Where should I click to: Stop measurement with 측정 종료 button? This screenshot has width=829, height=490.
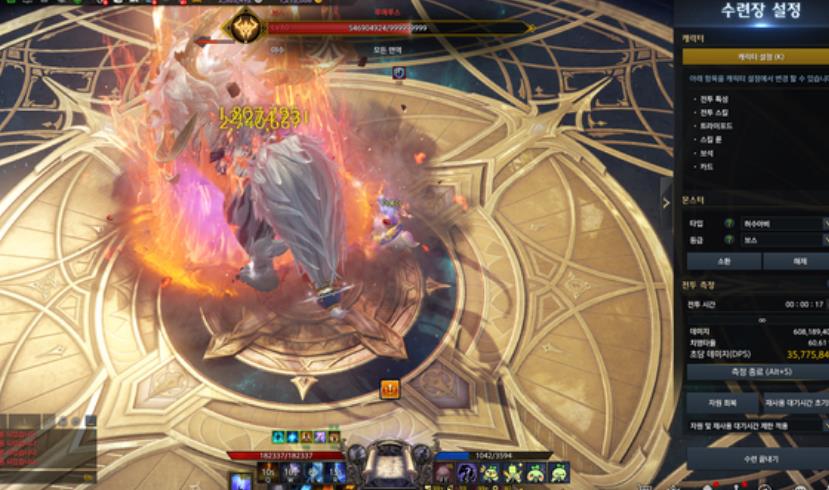pos(757,372)
